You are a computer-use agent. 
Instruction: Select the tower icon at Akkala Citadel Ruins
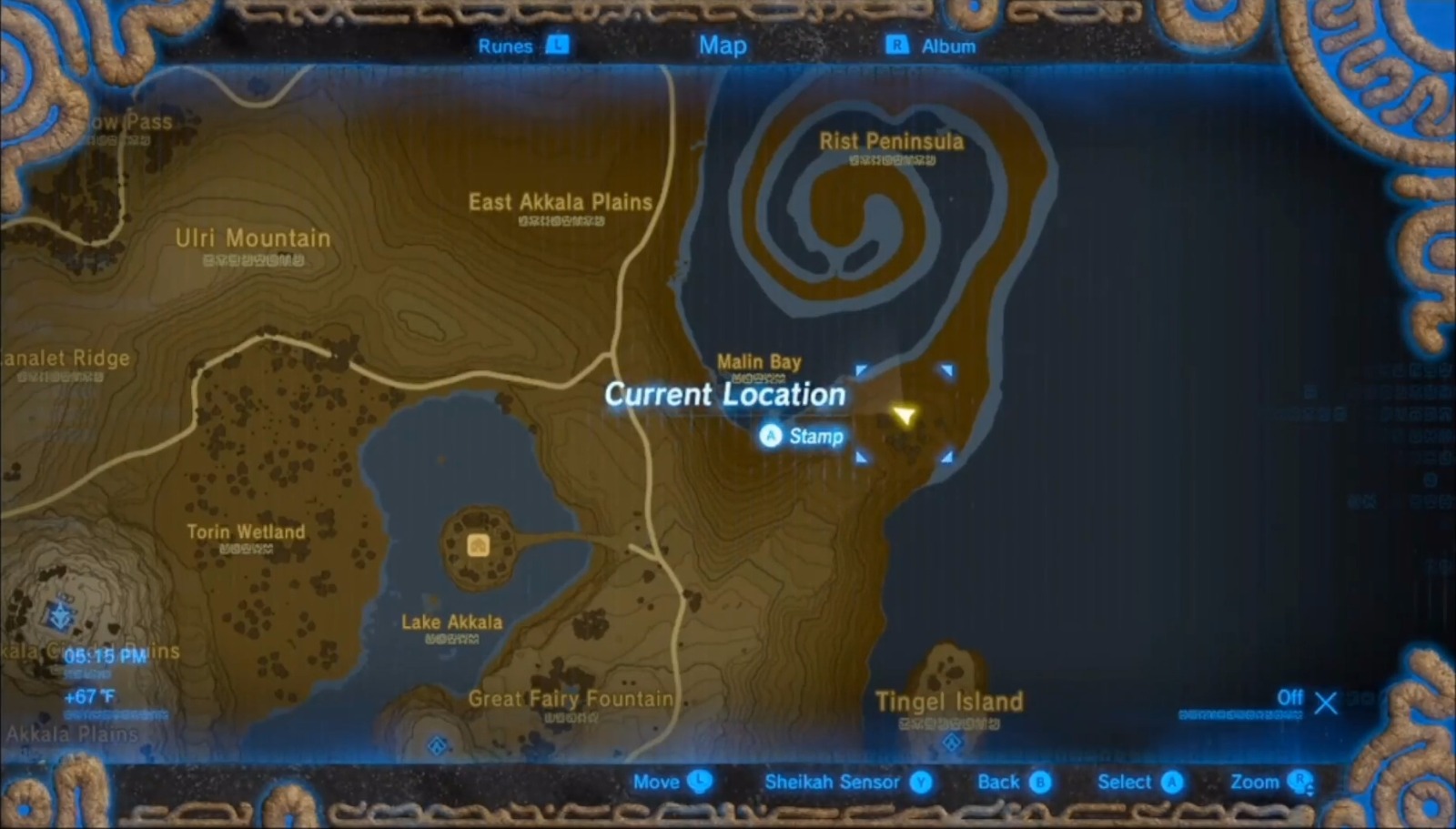click(60, 614)
